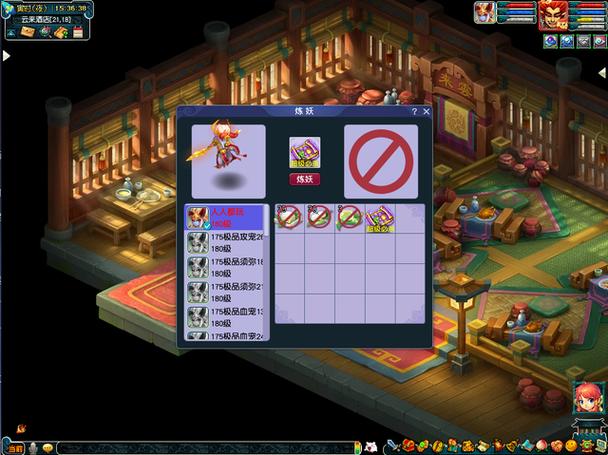Select the red monkey pet preview portrait

228,160
